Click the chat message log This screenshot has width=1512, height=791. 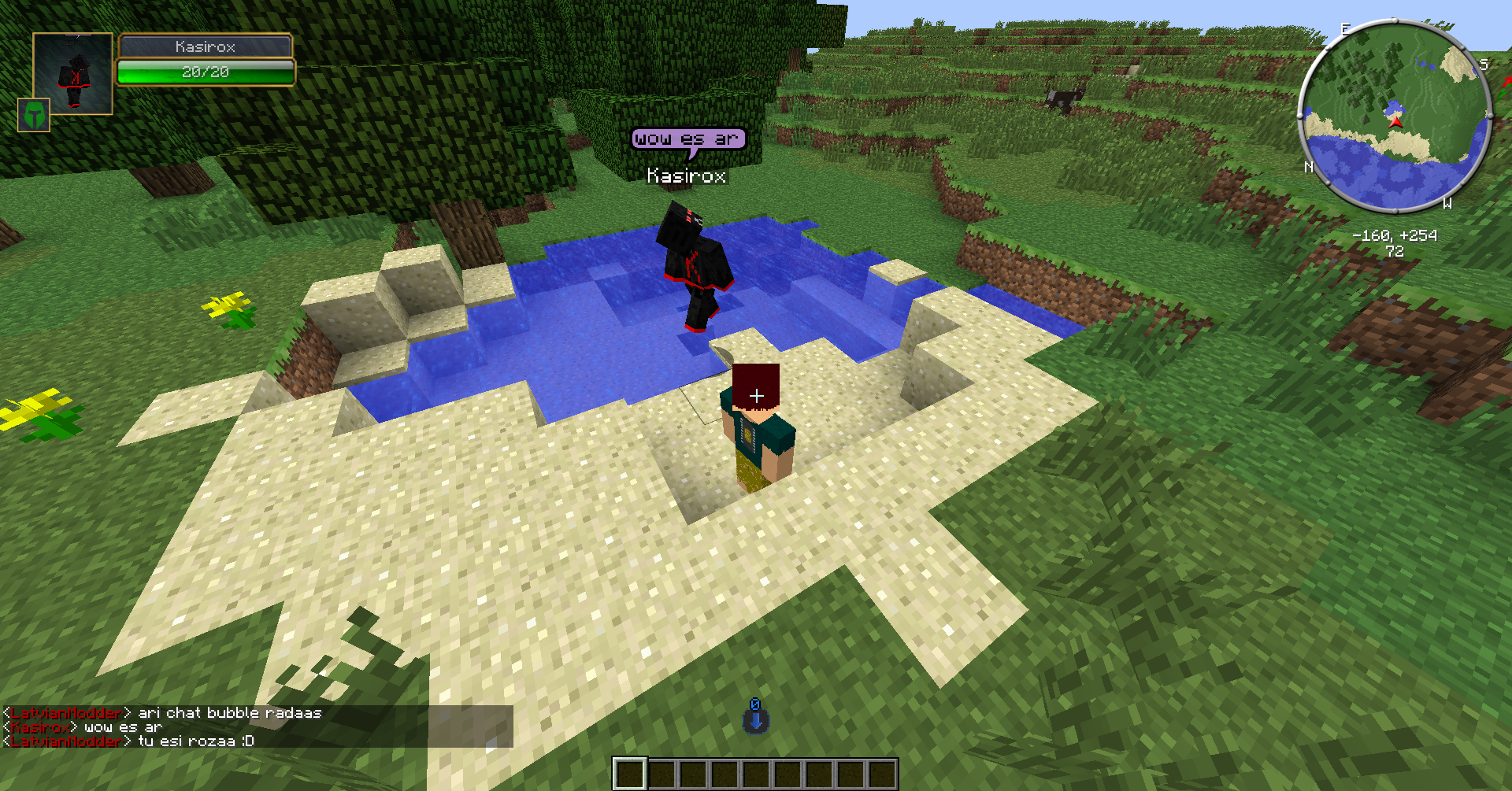click(257, 726)
